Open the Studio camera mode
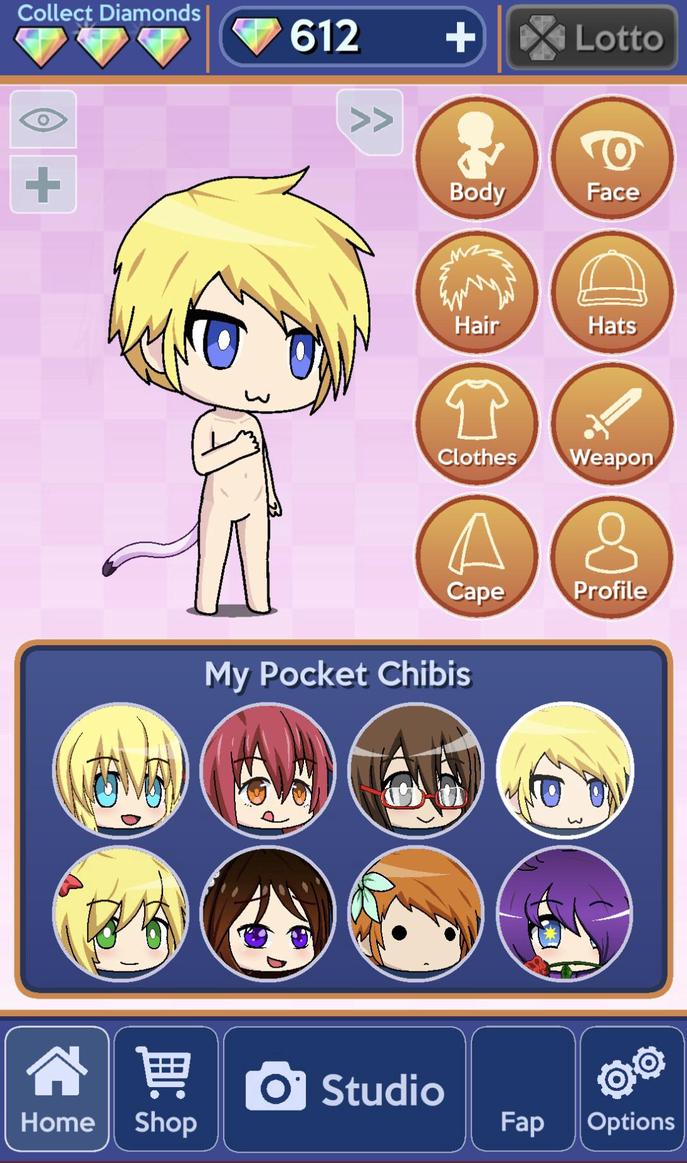 (345, 1089)
